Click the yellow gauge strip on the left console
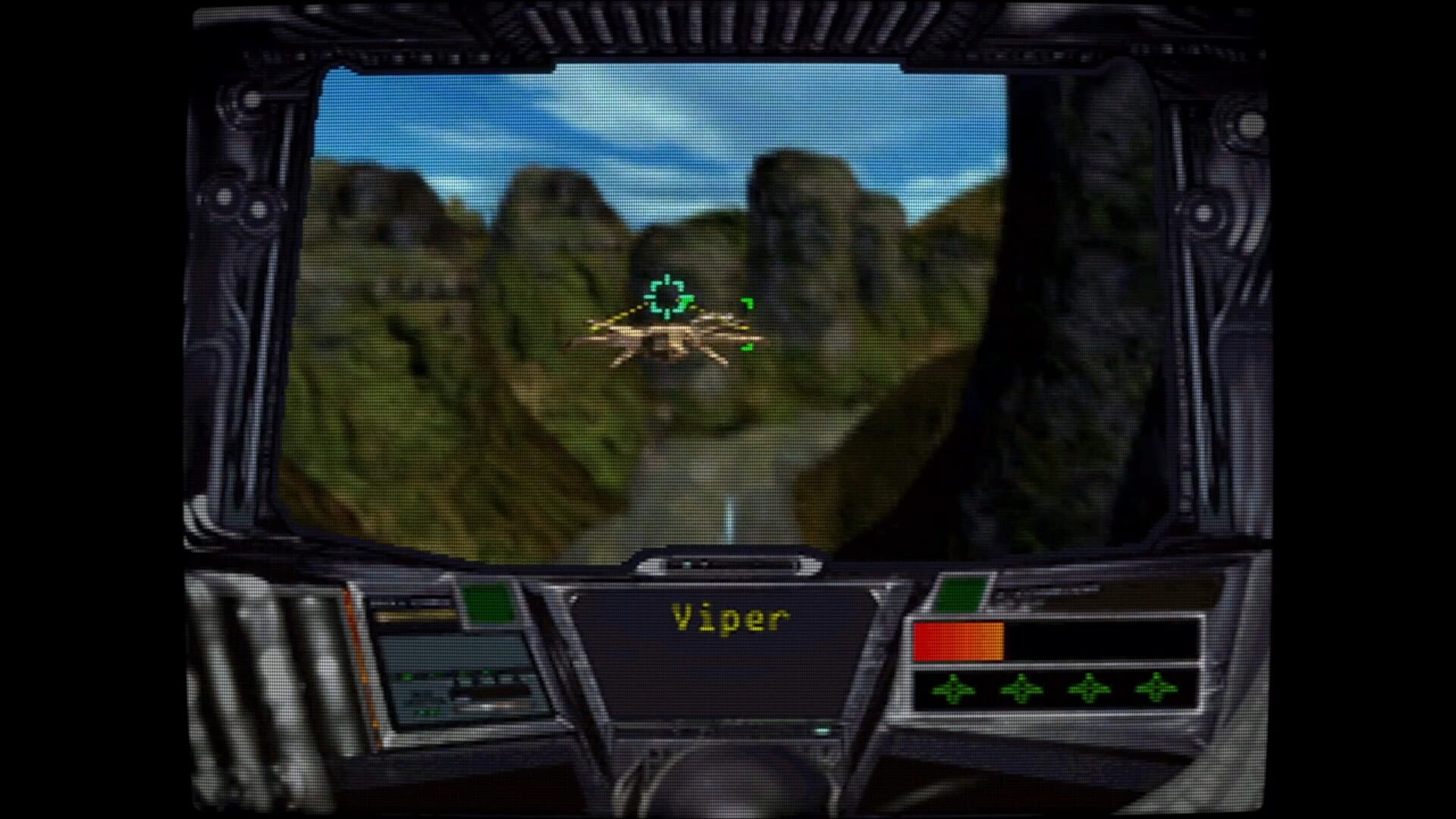The width and height of the screenshot is (1456, 819). 416,615
